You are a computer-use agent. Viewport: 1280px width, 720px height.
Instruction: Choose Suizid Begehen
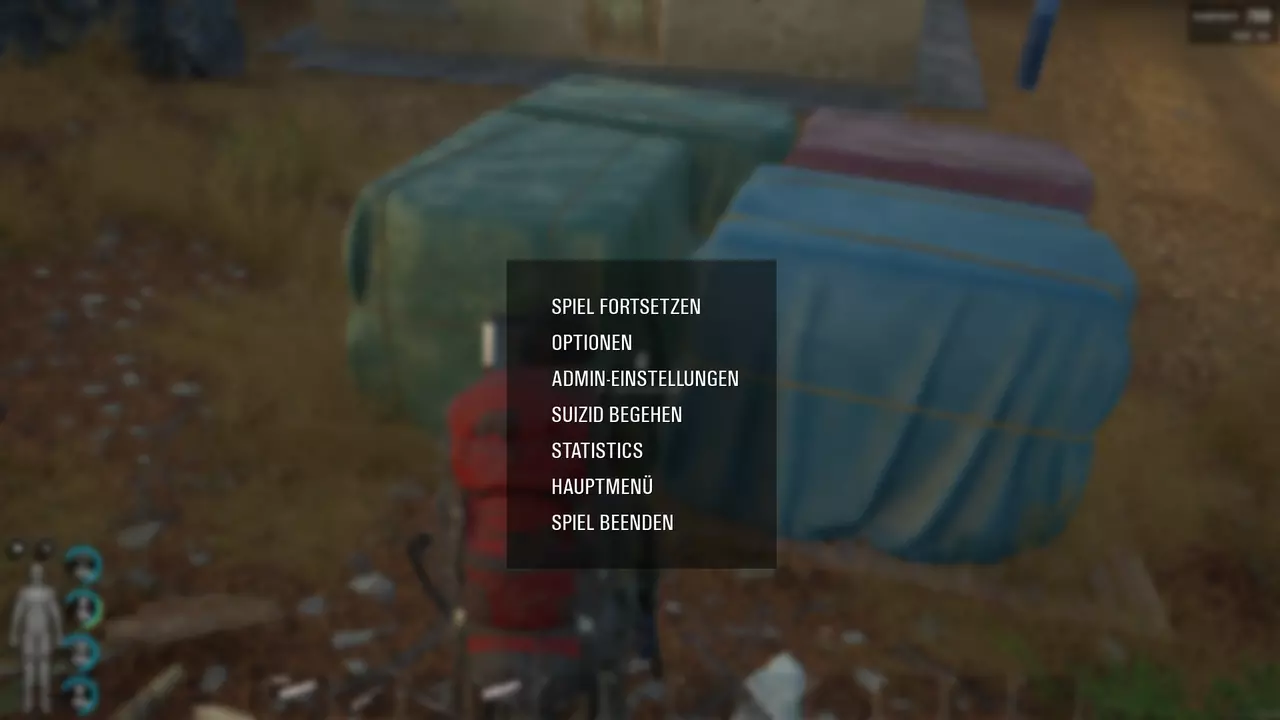[617, 415]
